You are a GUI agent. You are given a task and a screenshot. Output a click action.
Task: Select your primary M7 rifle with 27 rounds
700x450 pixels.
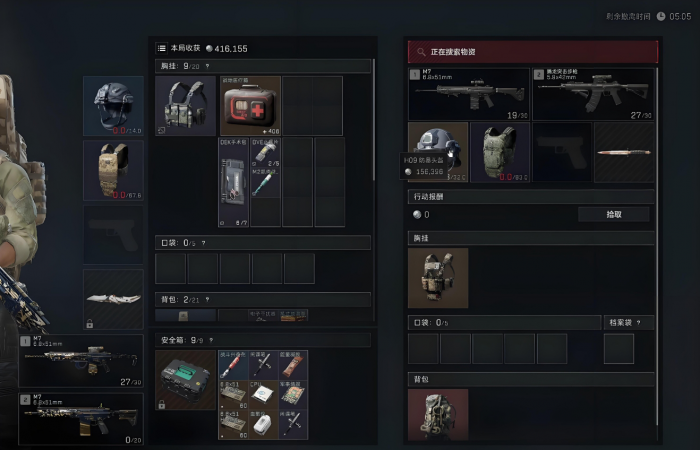81,362
